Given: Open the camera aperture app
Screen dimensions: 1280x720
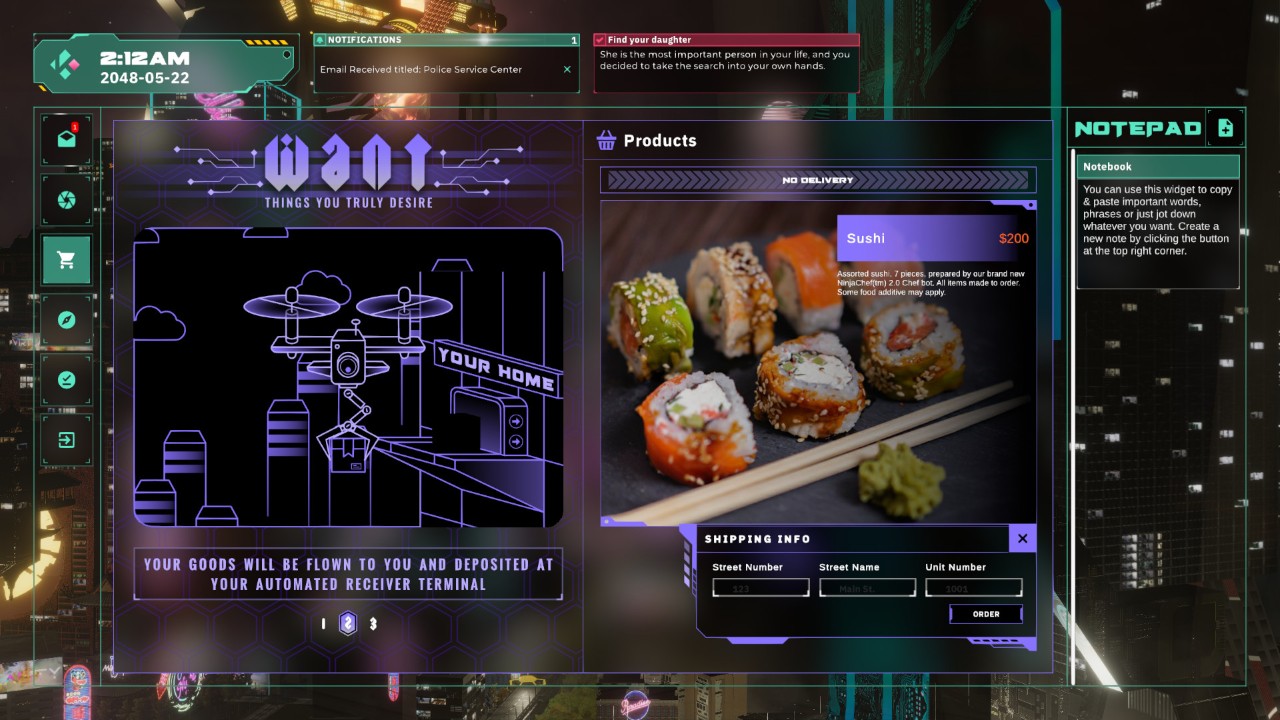Looking at the screenshot, I should tap(67, 200).
